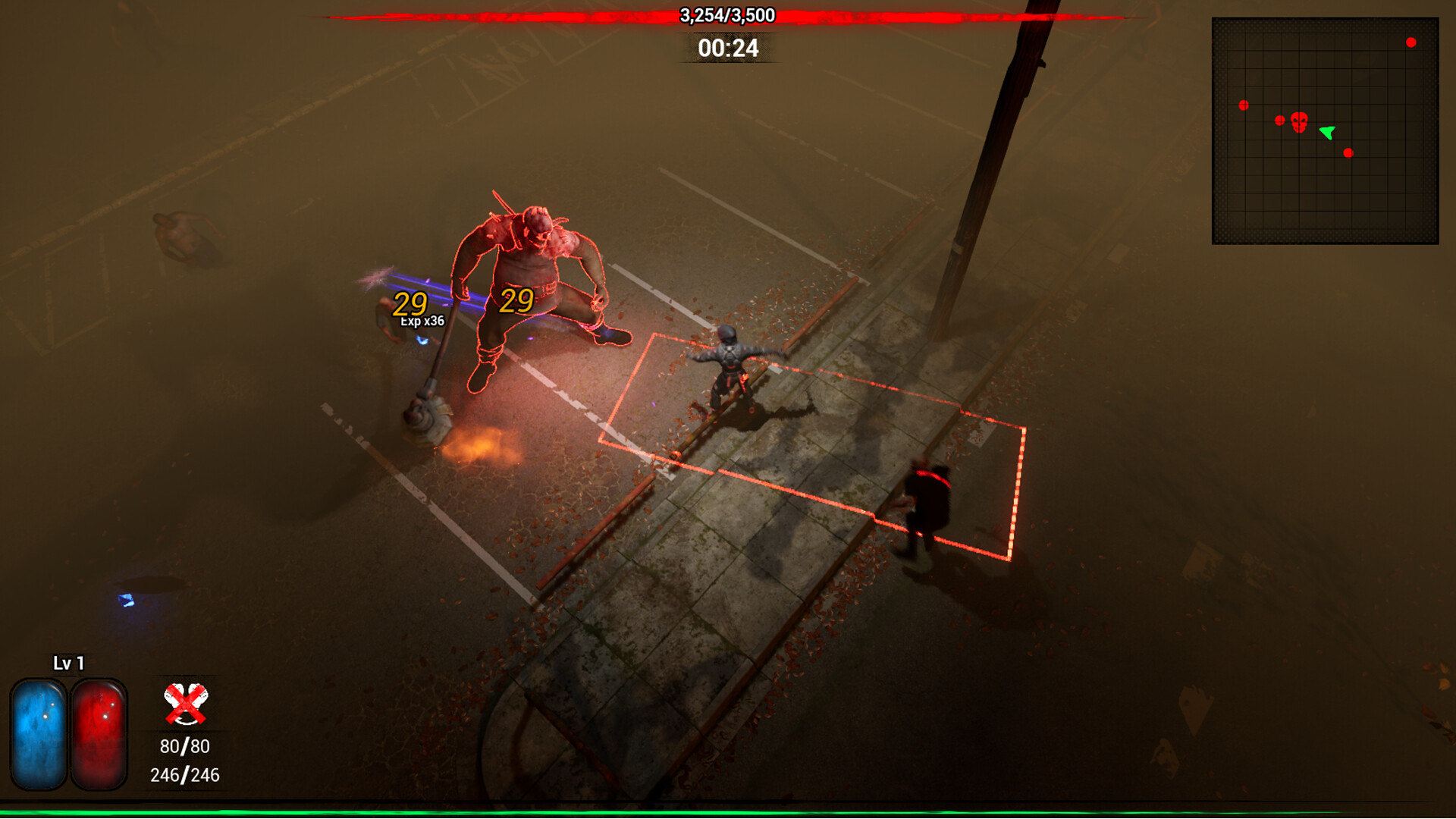The image size is (1456, 819).
Task: Click the boss health bar showing 3,254/3,500
Action: (726, 15)
